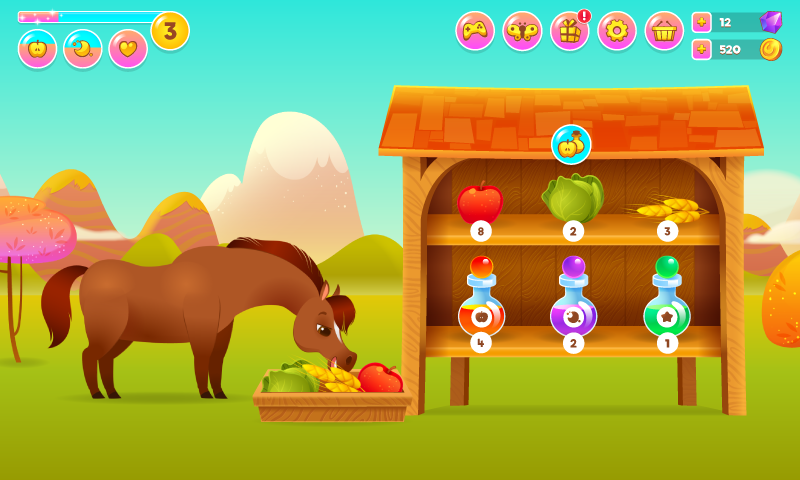Image resolution: width=800 pixels, height=480 pixels.
Task: Select the green cabbage food item
Action: tap(573, 199)
